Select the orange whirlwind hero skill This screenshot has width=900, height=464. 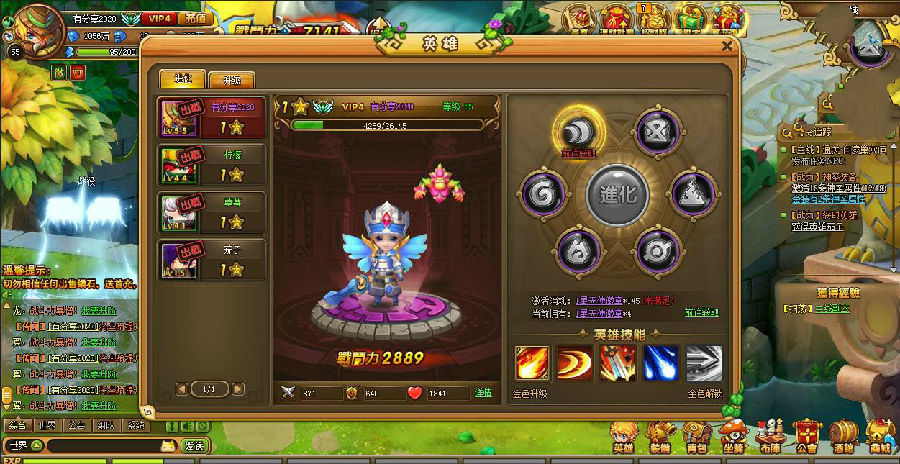(573, 363)
